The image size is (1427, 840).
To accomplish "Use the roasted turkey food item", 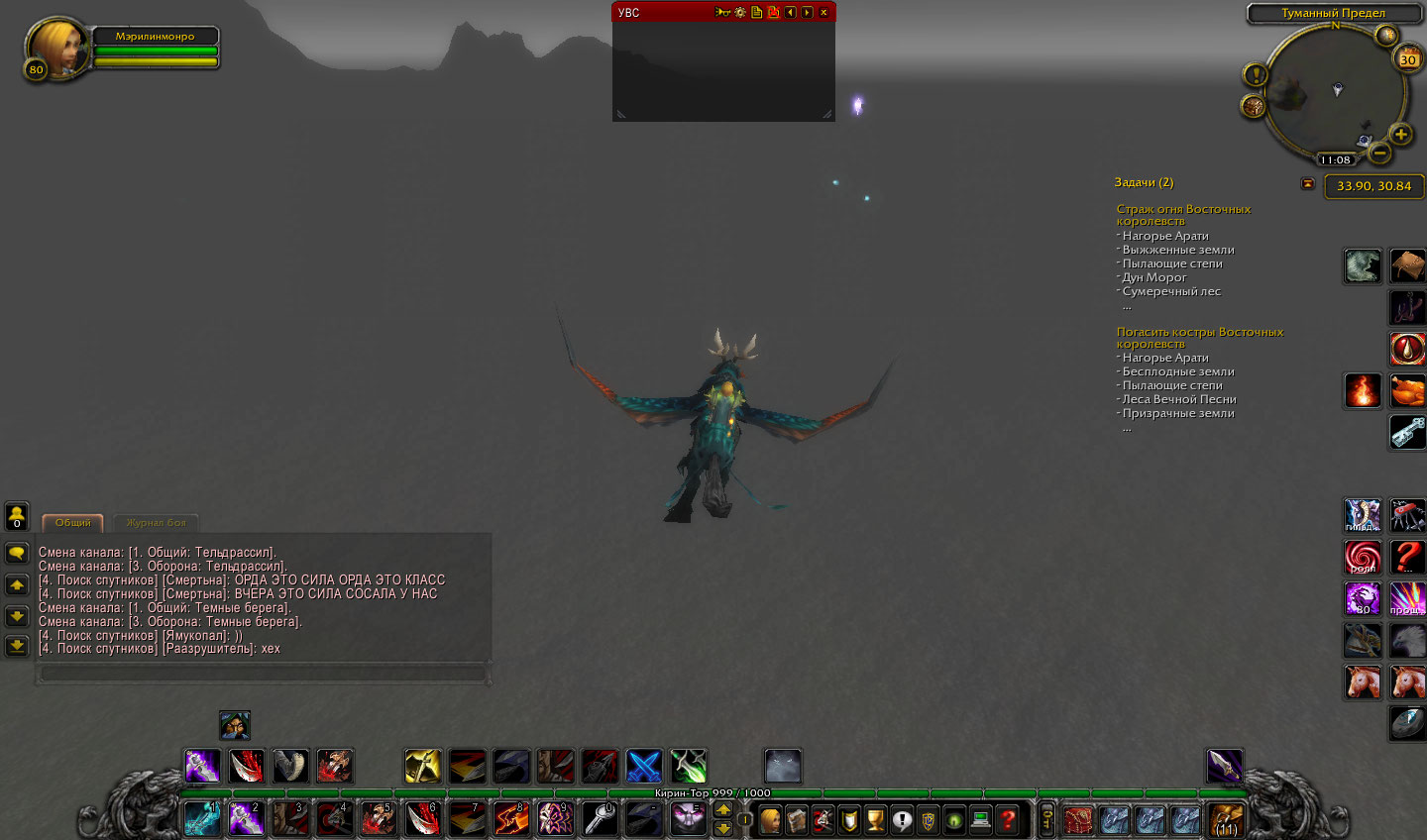I will pos(1407,390).
